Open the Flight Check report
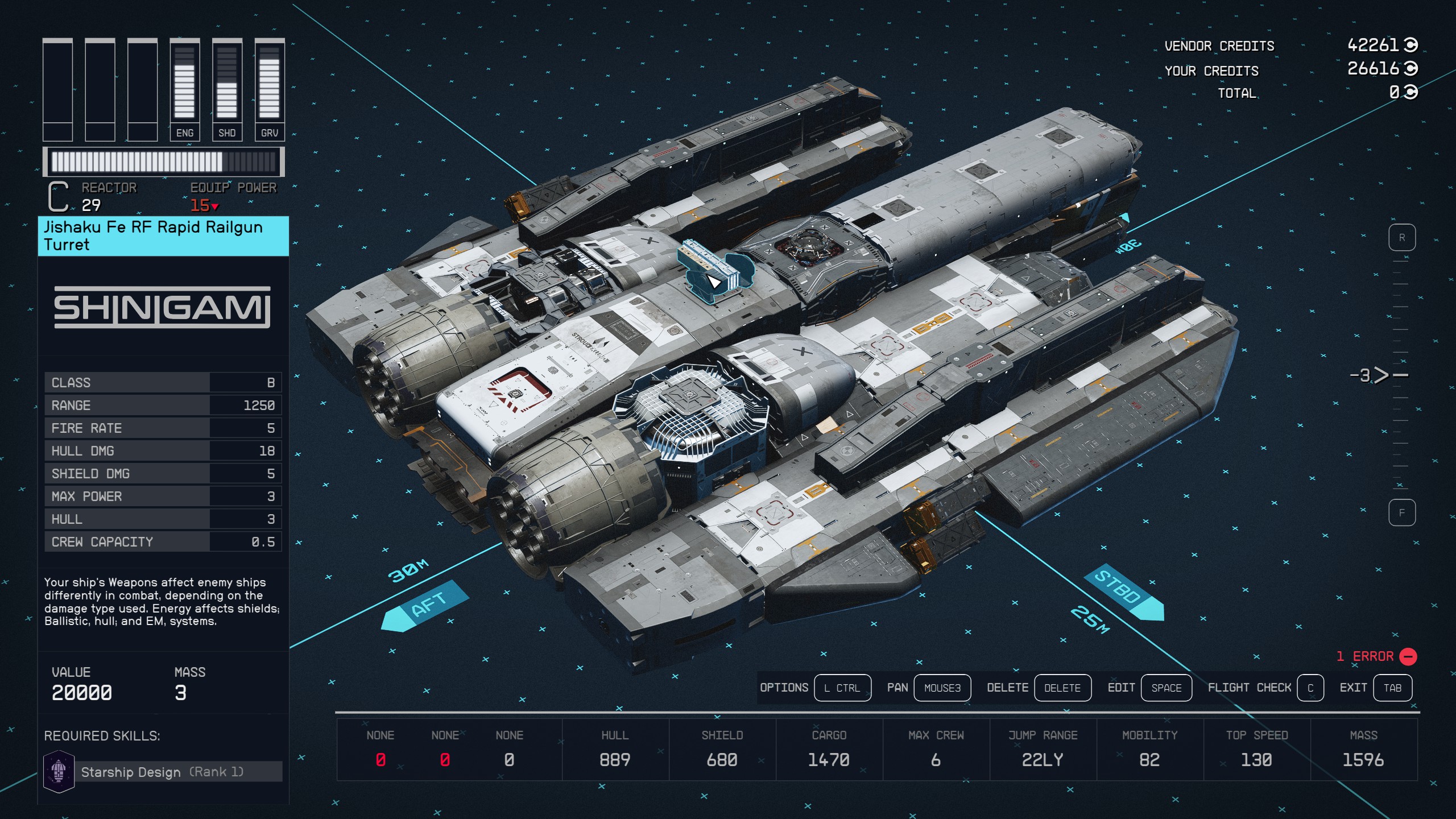This screenshot has height=819, width=1456. (x=1310, y=688)
